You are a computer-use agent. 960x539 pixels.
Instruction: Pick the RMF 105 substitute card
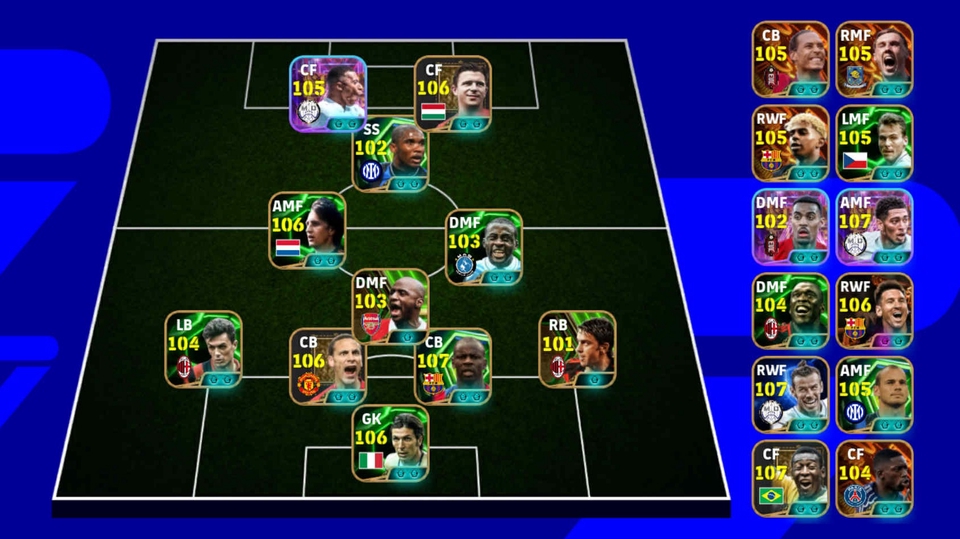(x=874, y=59)
